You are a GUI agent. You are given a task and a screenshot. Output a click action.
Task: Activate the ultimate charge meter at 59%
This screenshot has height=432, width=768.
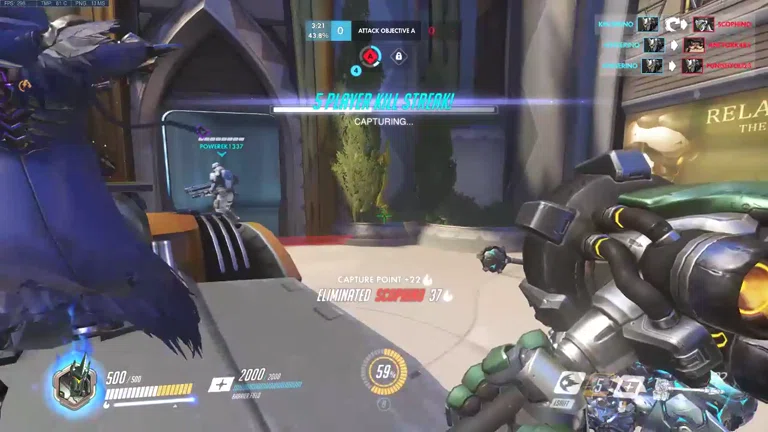coord(383,372)
